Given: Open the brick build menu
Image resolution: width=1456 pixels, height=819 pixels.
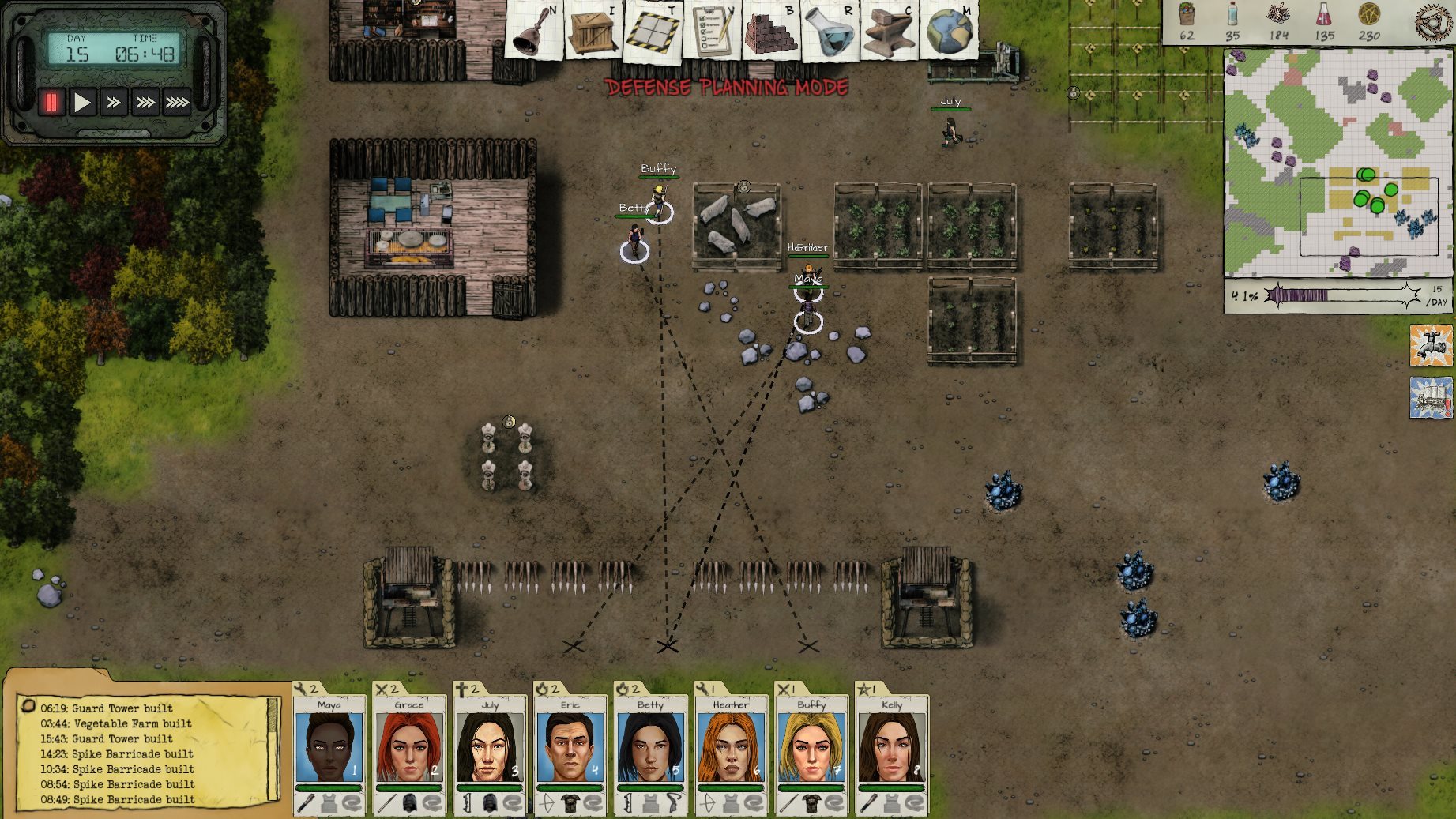Looking at the screenshot, I should pyautogui.click(x=770, y=32).
